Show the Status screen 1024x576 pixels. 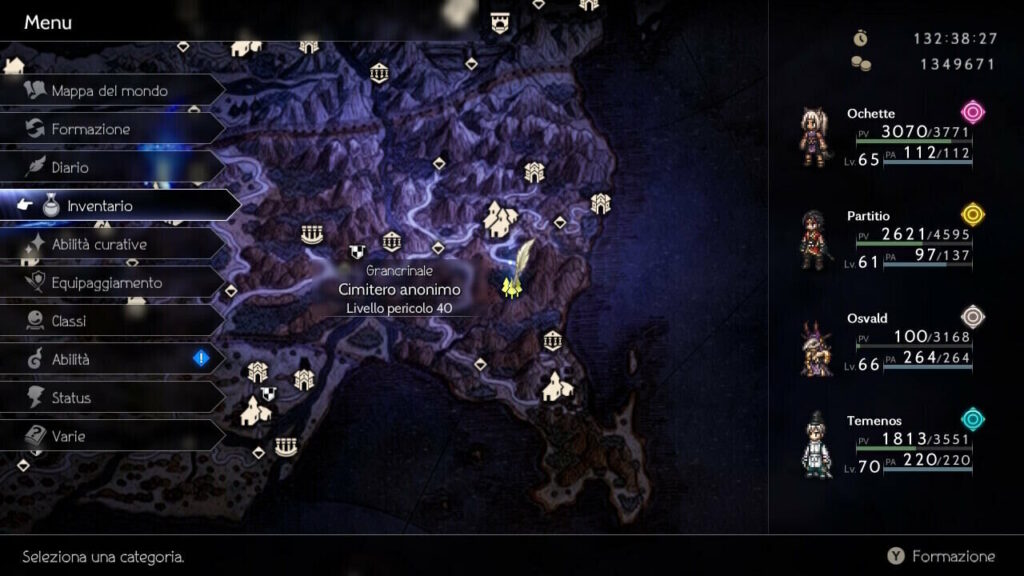71,398
